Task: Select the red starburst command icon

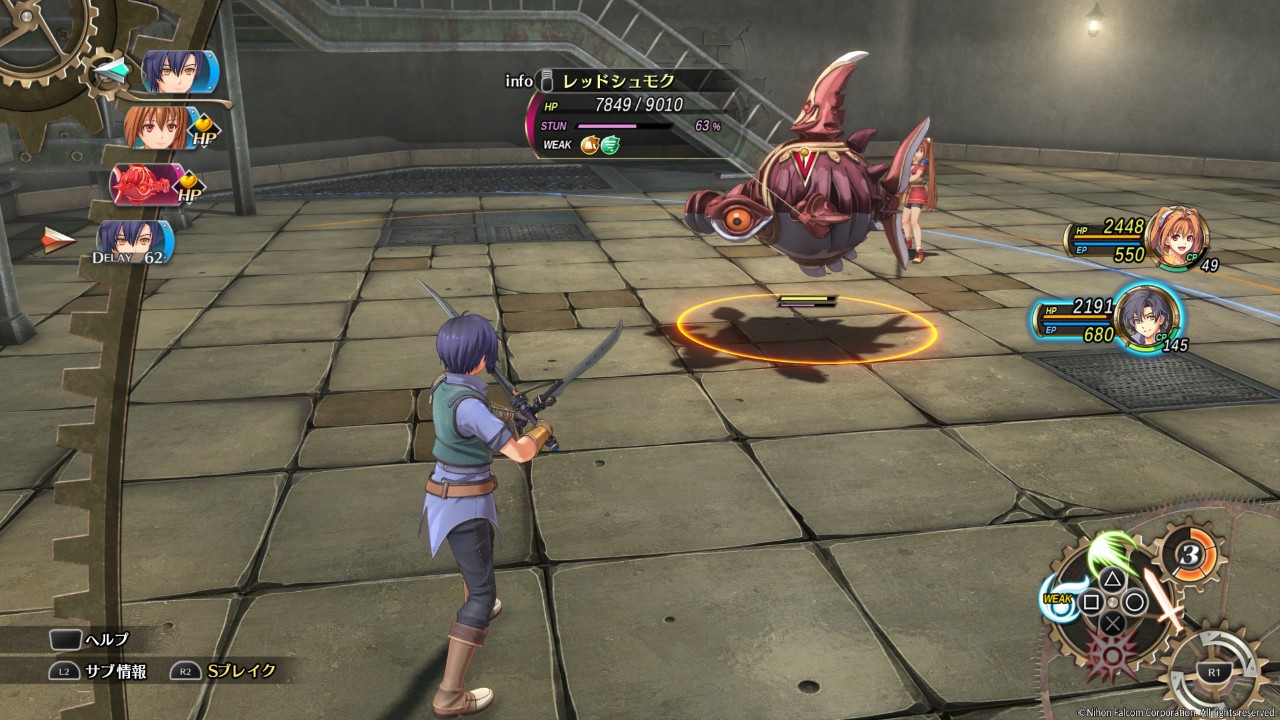Action: pos(1110,657)
